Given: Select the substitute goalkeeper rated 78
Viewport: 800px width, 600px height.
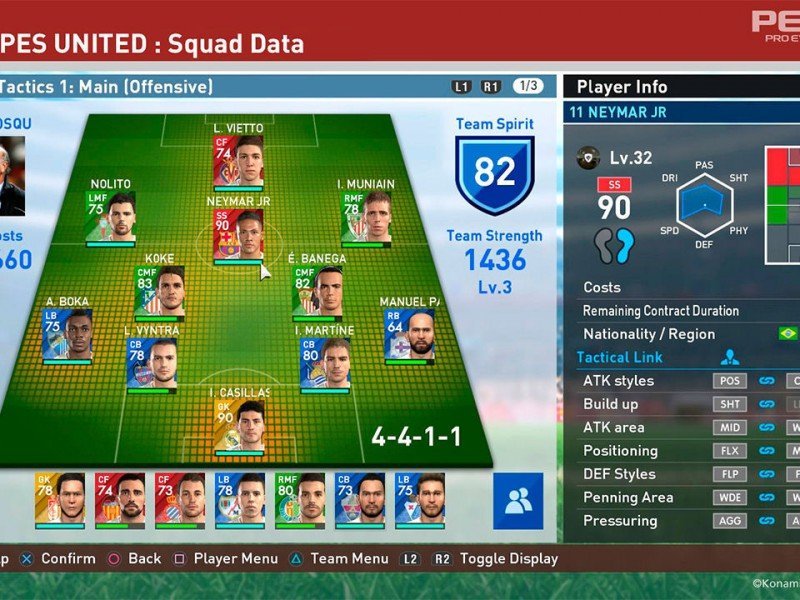Looking at the screenshot, I should [60, 500].
